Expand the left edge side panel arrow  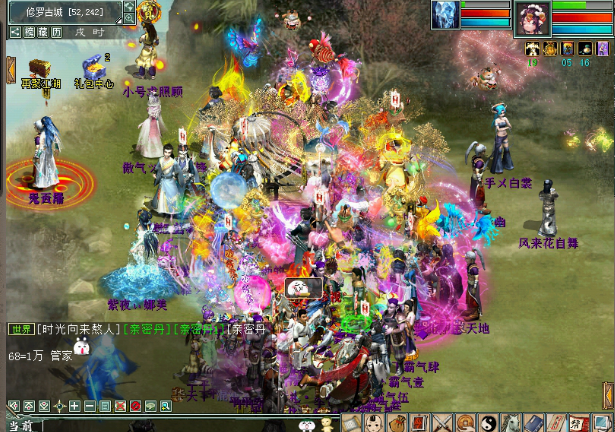(x=10, y=68)
